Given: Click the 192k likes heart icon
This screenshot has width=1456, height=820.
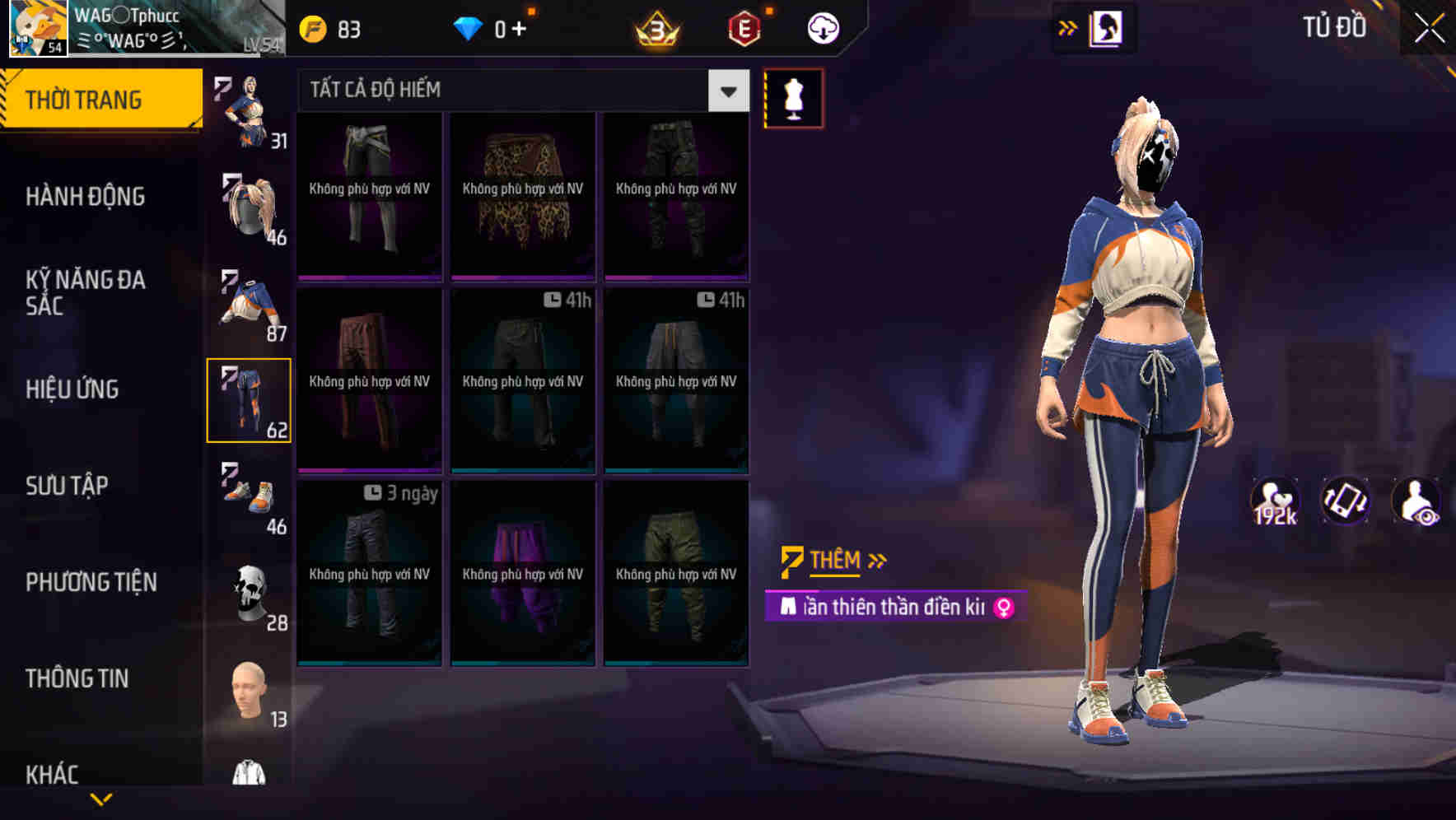Looking at the screenshot, I should (1276, 501).
